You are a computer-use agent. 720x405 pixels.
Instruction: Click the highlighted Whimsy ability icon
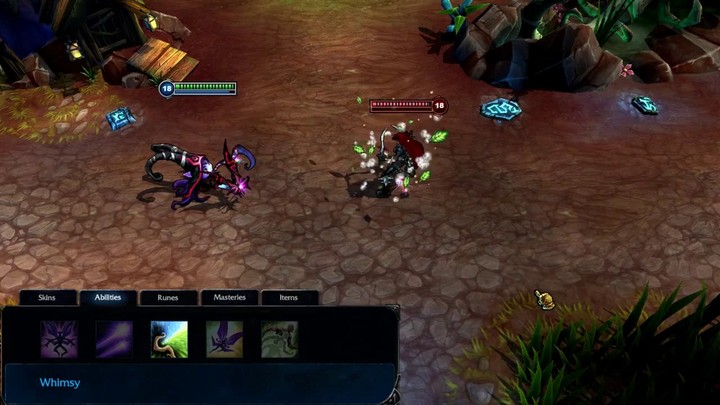click(169, 339)
